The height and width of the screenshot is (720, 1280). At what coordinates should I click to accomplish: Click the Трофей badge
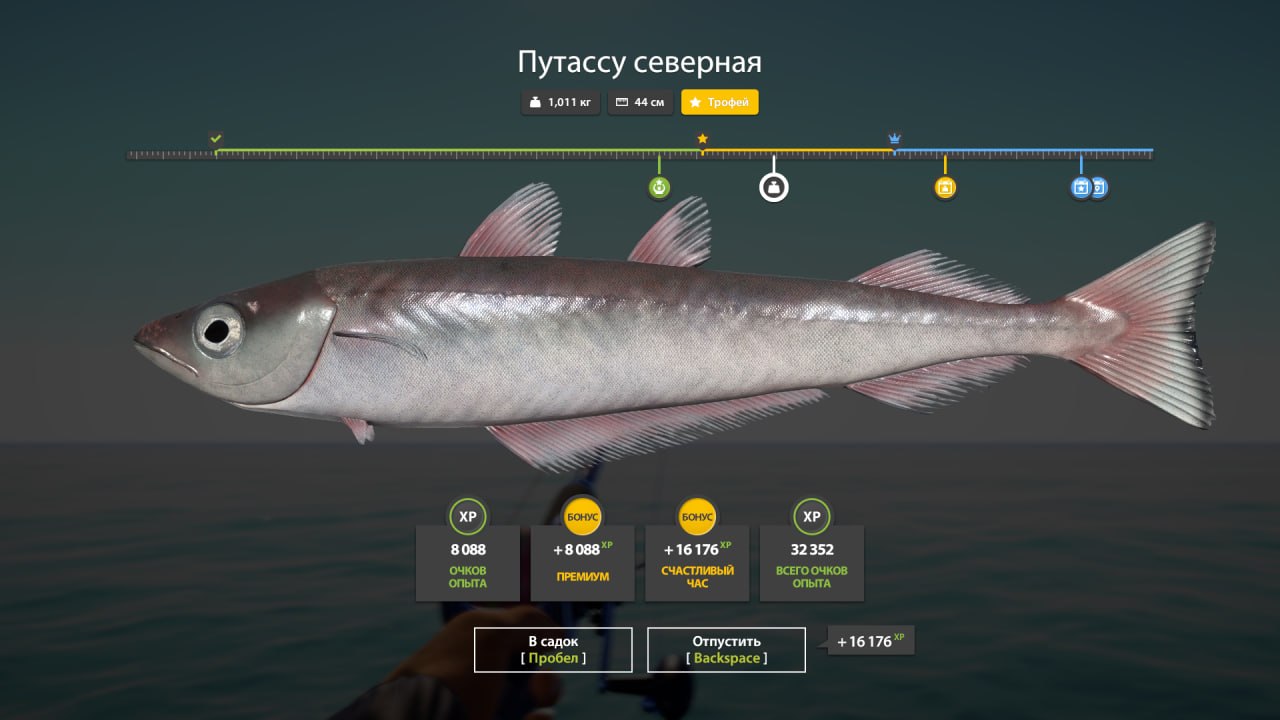click(x=720, y=102)
